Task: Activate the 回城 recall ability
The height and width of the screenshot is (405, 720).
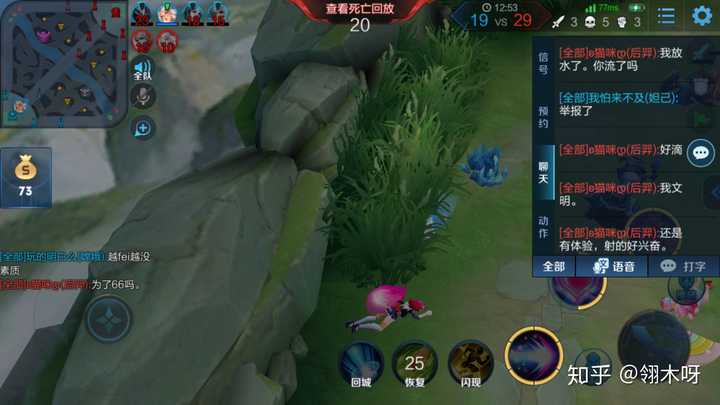Action: (361, 364)
